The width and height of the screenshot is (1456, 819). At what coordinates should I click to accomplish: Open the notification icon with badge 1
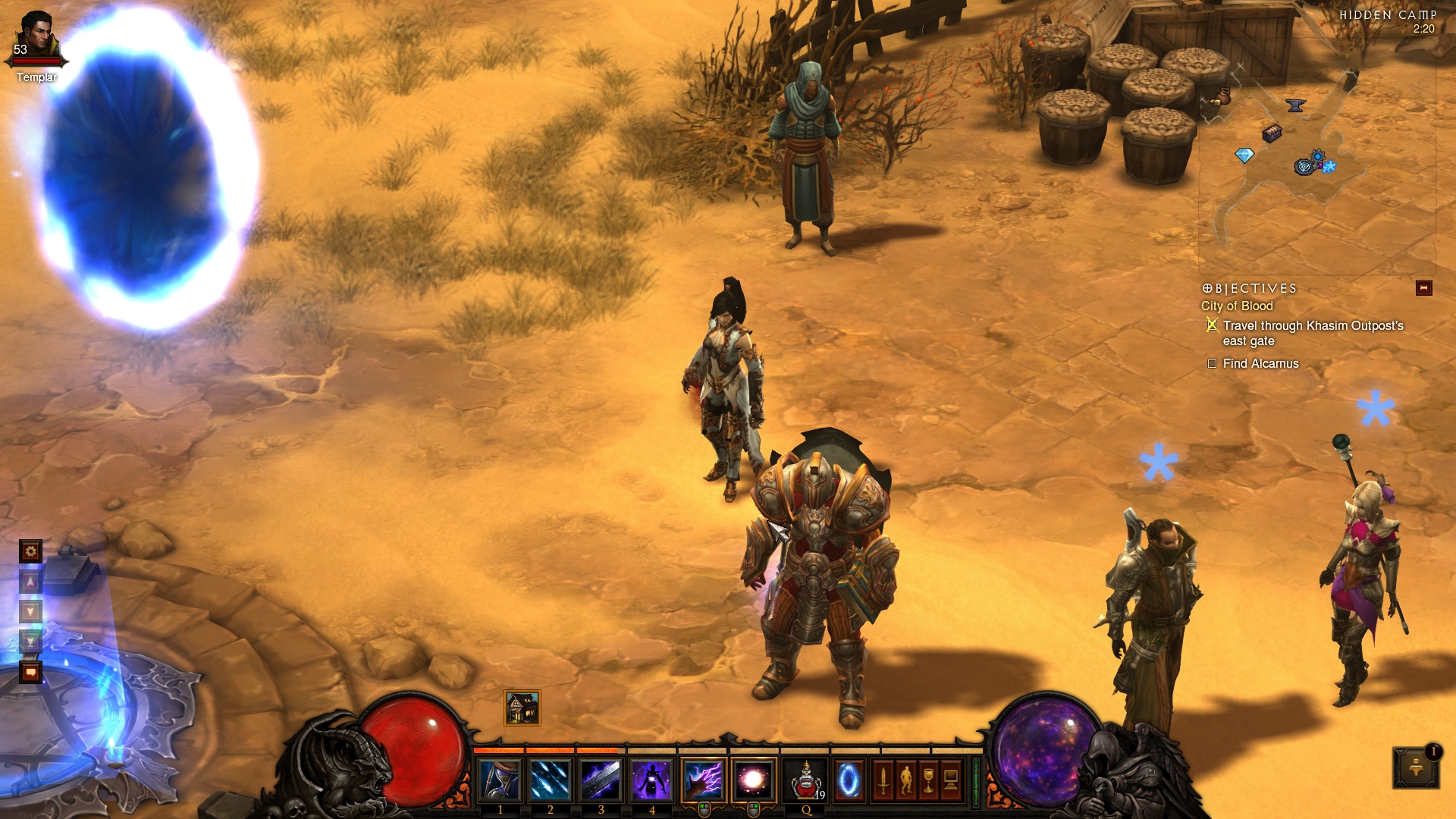coord(1416,767)
